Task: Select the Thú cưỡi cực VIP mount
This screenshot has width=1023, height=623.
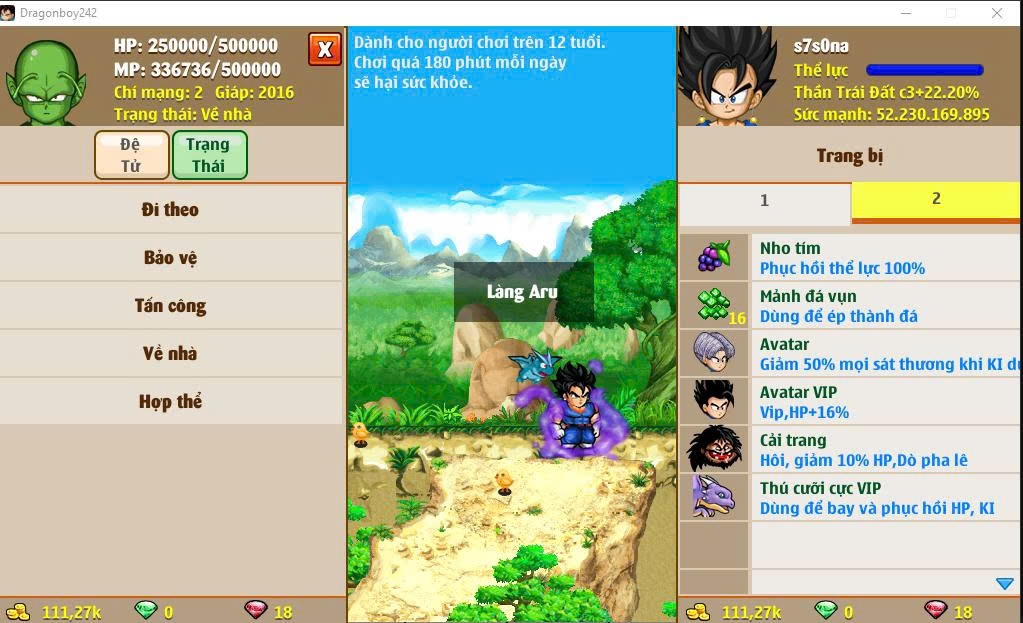Action: tap(850, 498)
